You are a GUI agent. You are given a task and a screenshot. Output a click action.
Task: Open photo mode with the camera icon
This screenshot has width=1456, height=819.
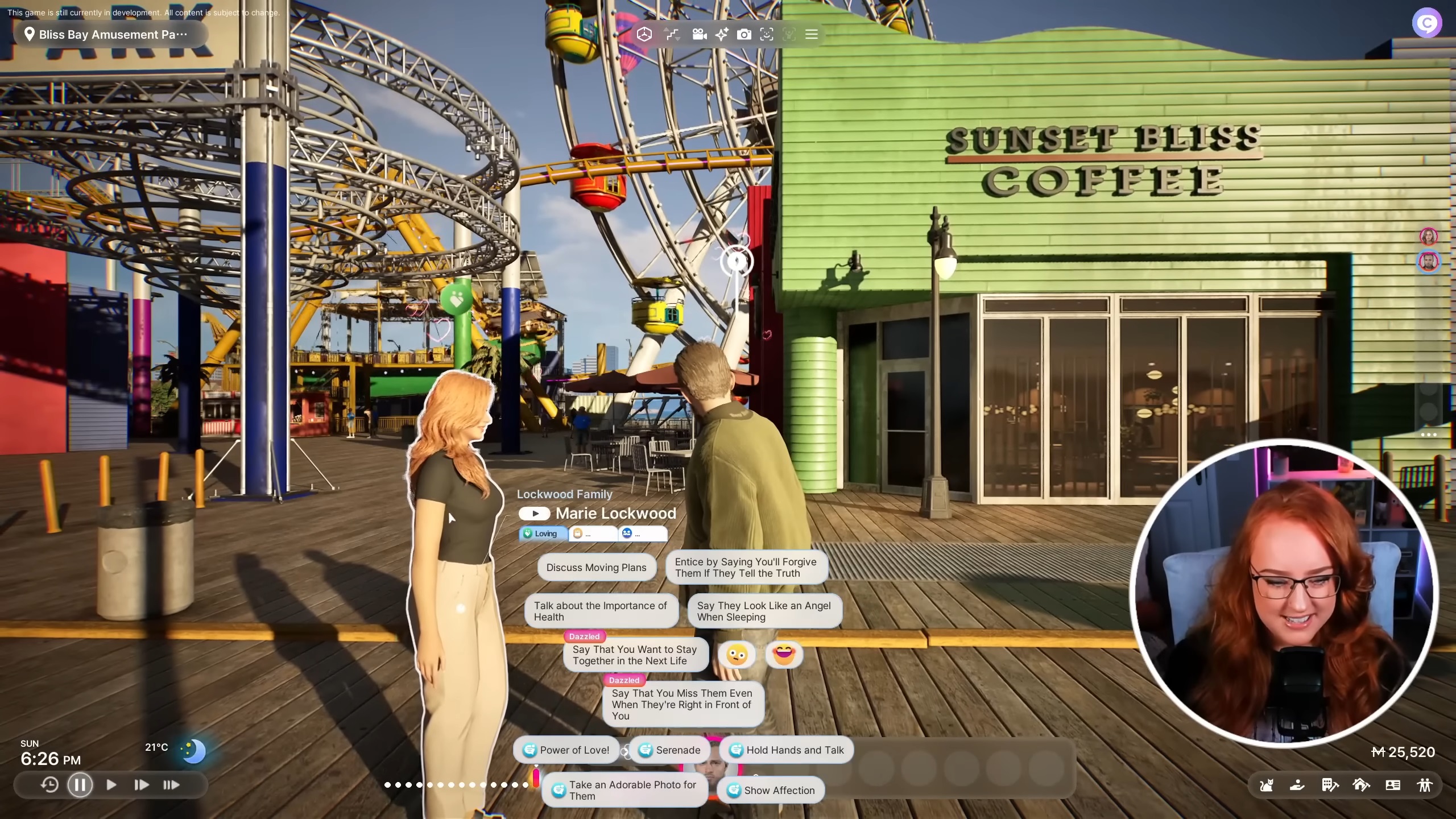(x=744, y=34)
